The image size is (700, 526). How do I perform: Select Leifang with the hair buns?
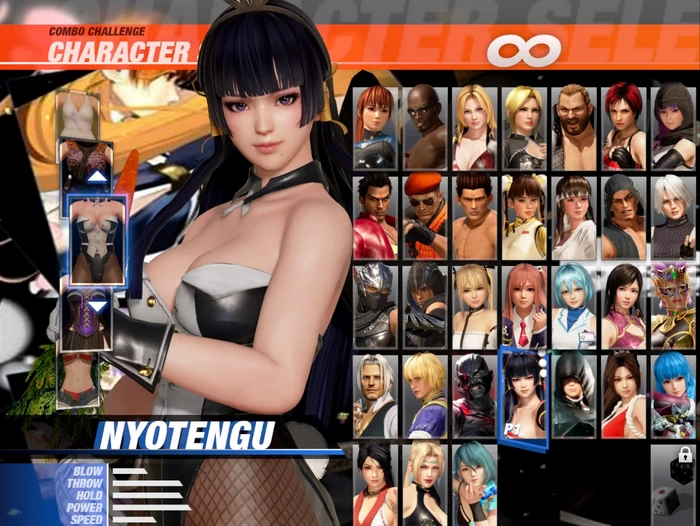point(524,216)
